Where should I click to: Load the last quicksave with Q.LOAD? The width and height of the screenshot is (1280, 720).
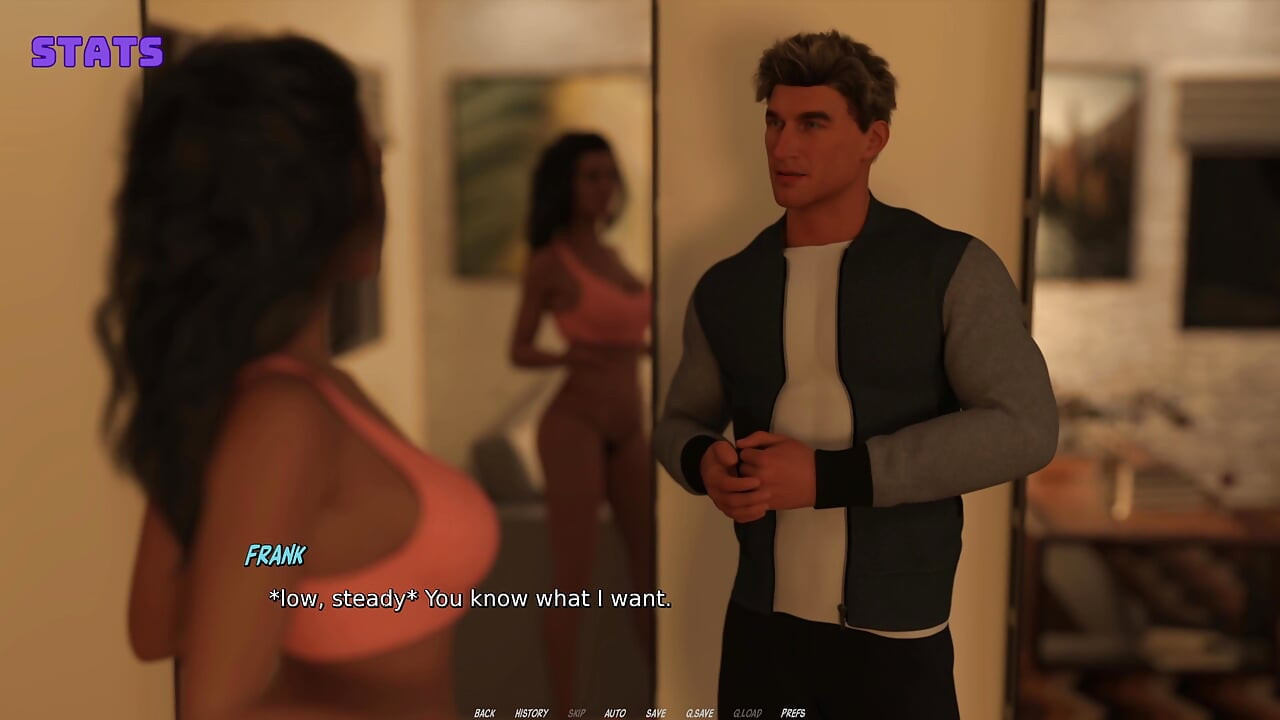(x=747, y=712)
